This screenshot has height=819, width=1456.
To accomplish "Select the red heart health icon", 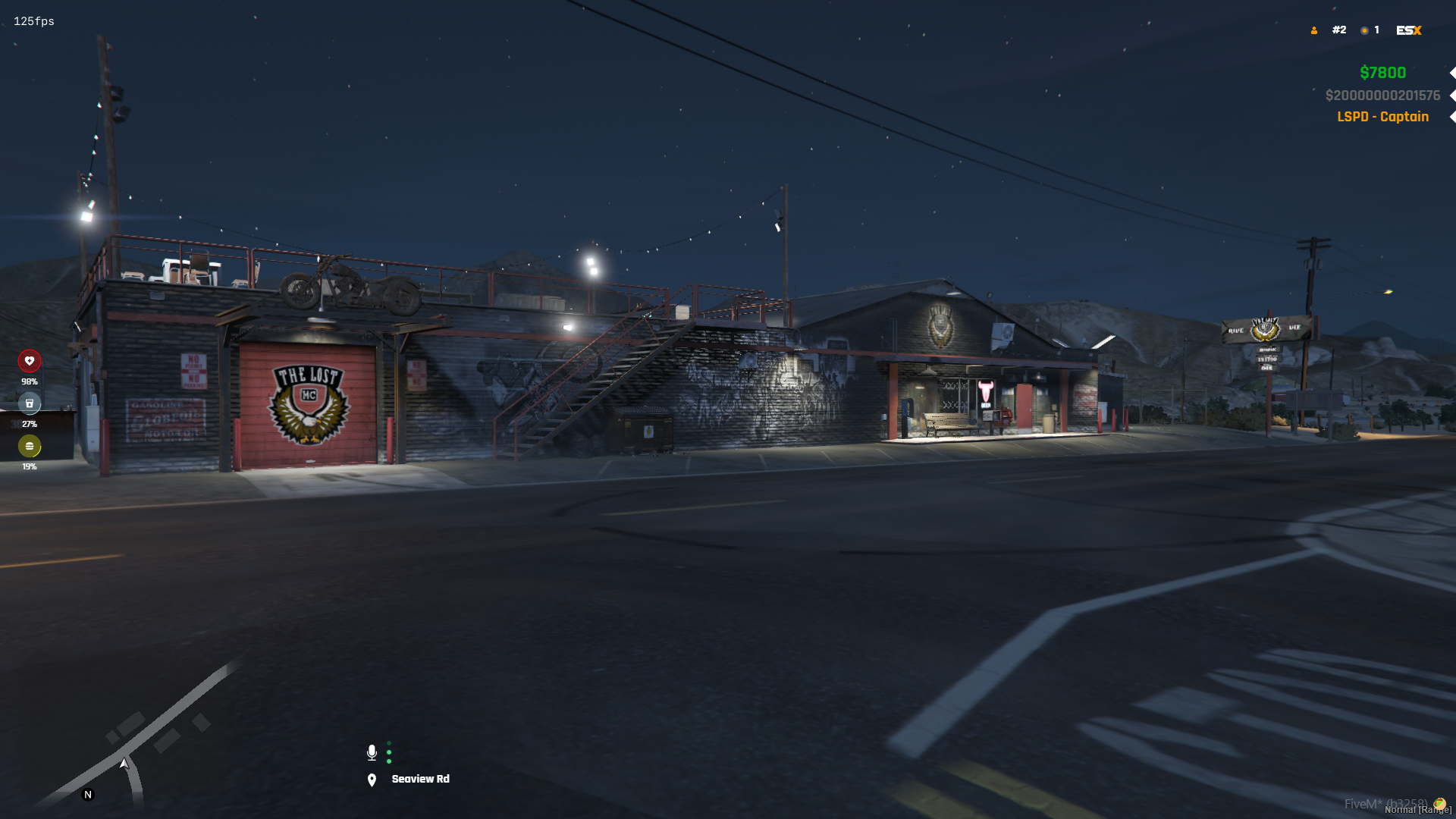I will coord(30,361).
